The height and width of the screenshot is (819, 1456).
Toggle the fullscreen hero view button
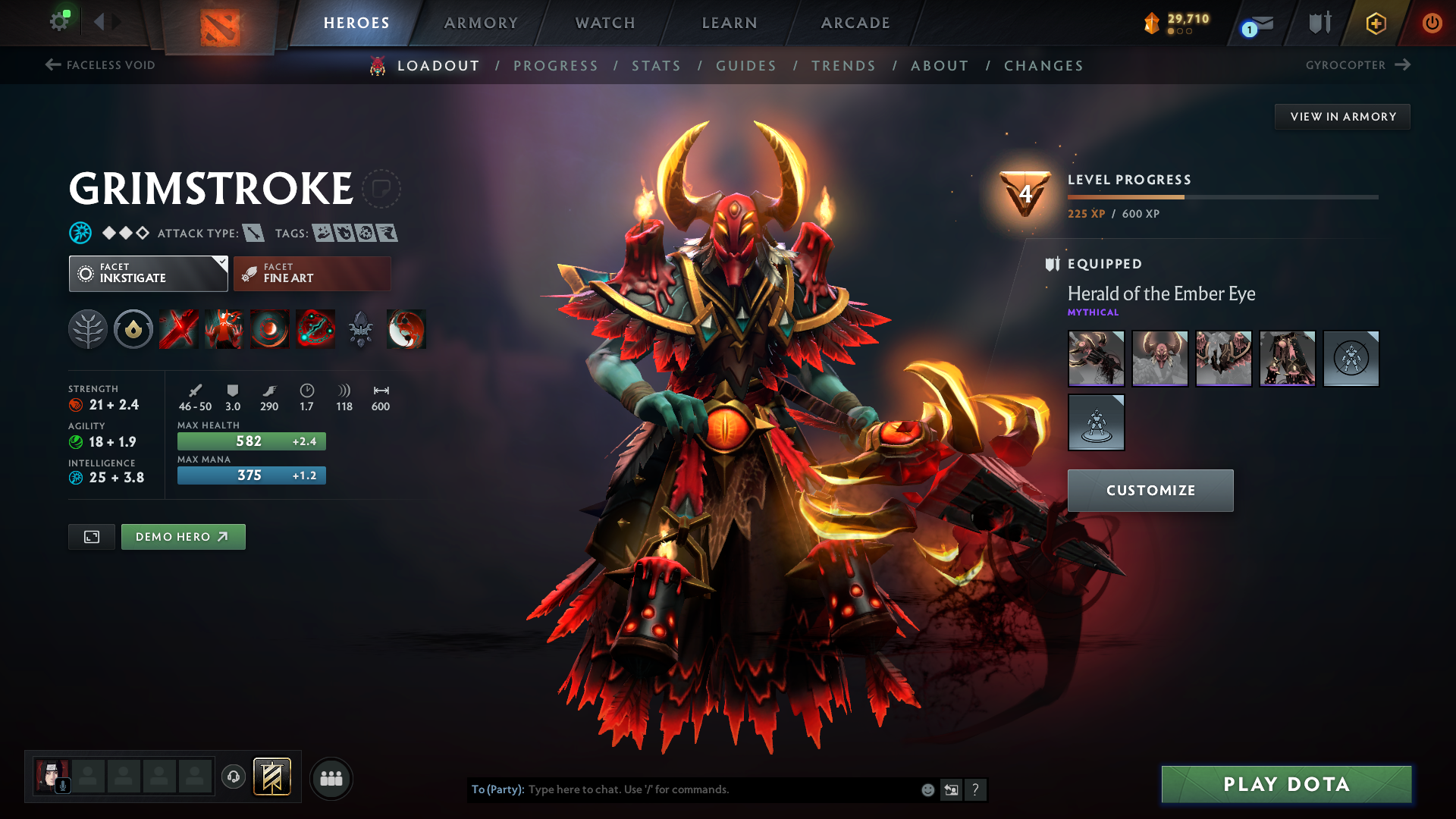[x=92, y=537]
